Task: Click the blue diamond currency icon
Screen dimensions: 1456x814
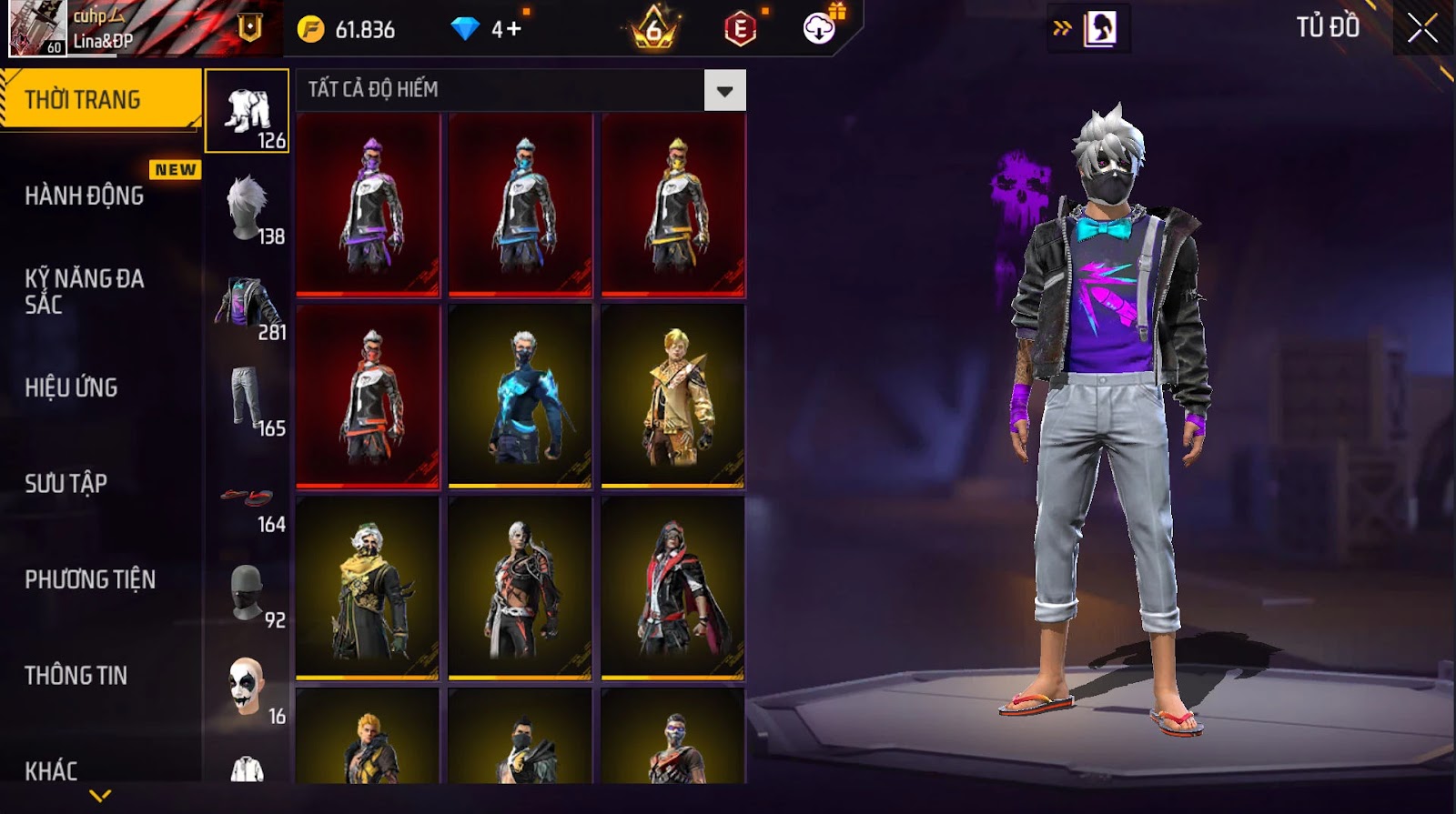Action: (x=465, y=29)
